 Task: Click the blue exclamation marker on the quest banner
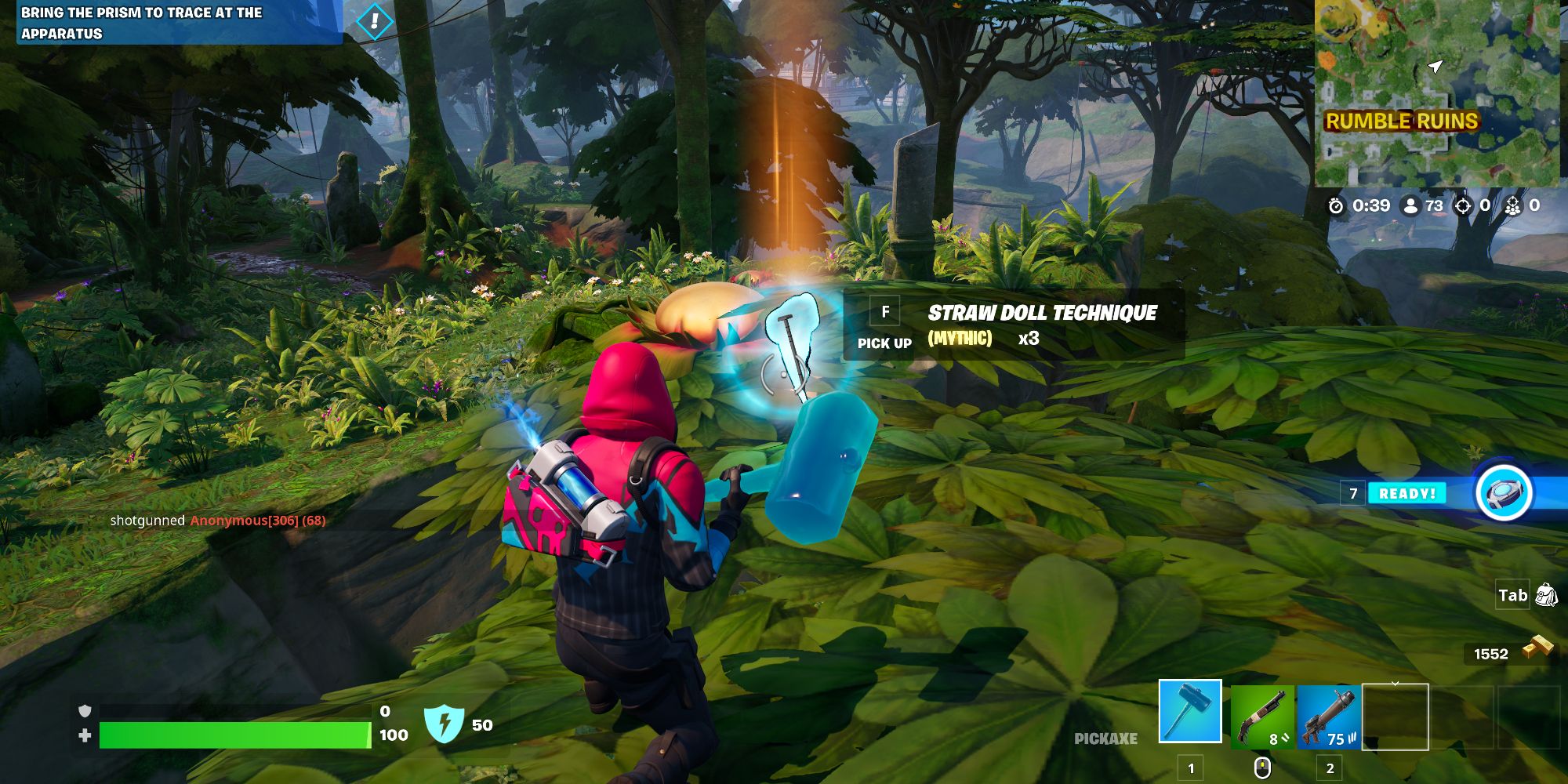pyautogui.click(x=374, y=22)
